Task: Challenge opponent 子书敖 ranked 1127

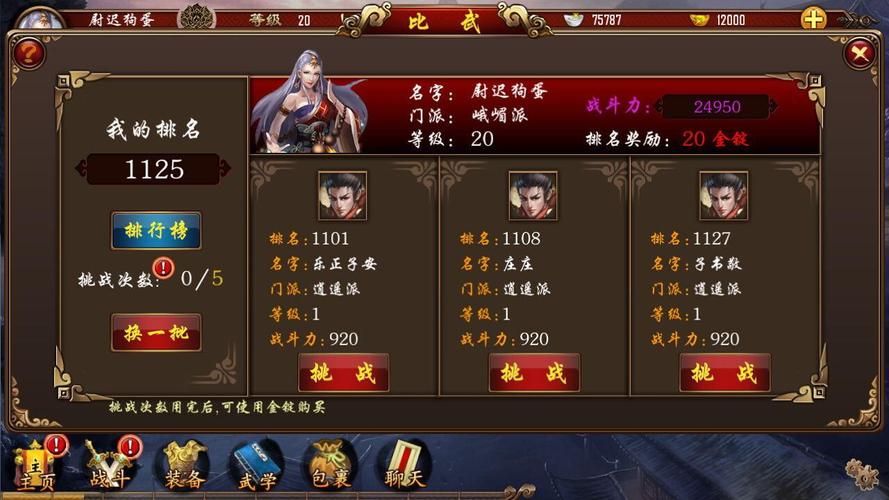Action: (724, 373)
